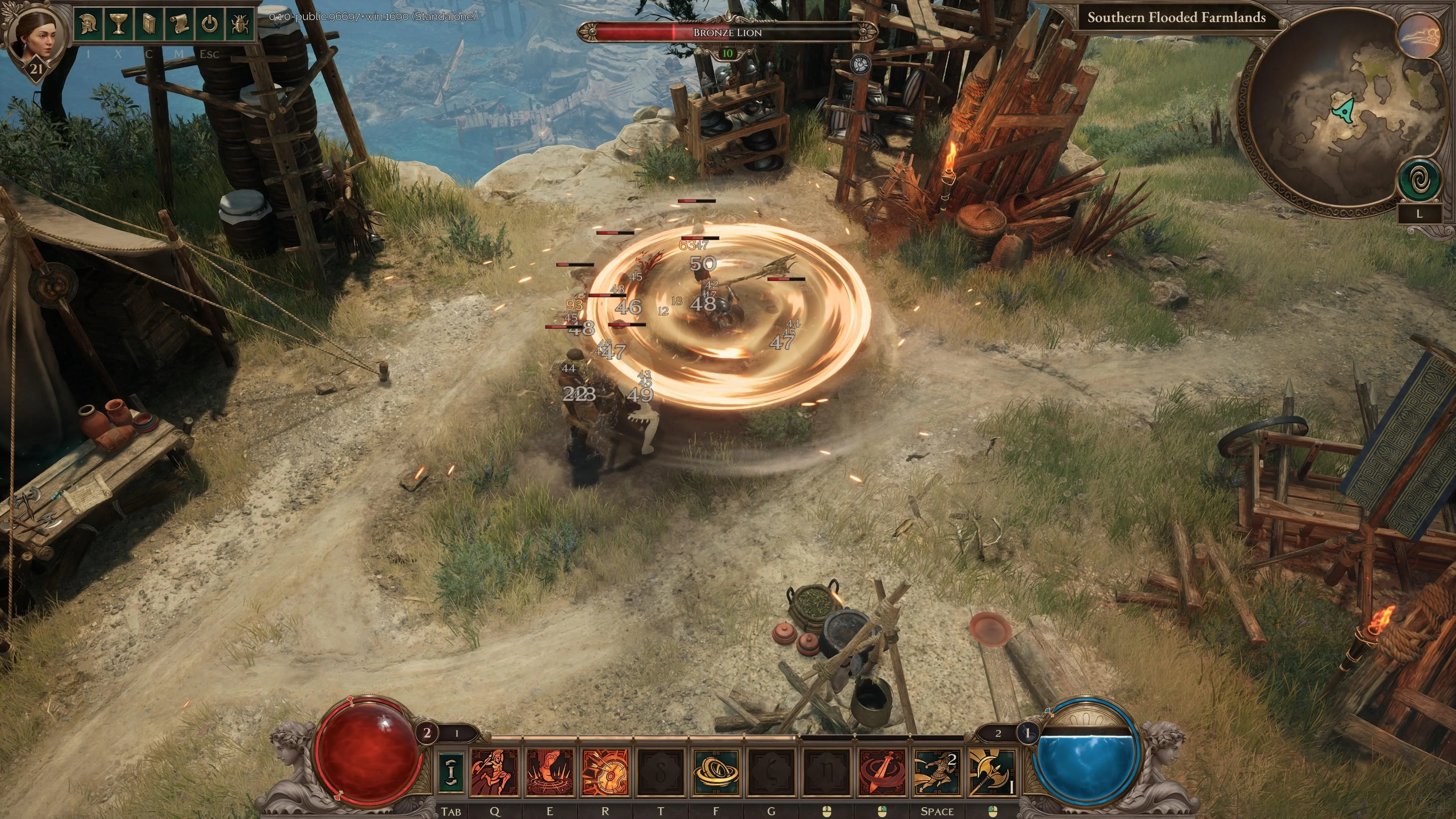
Task: Open the book menu icon
Action: [x=149, y=24]
